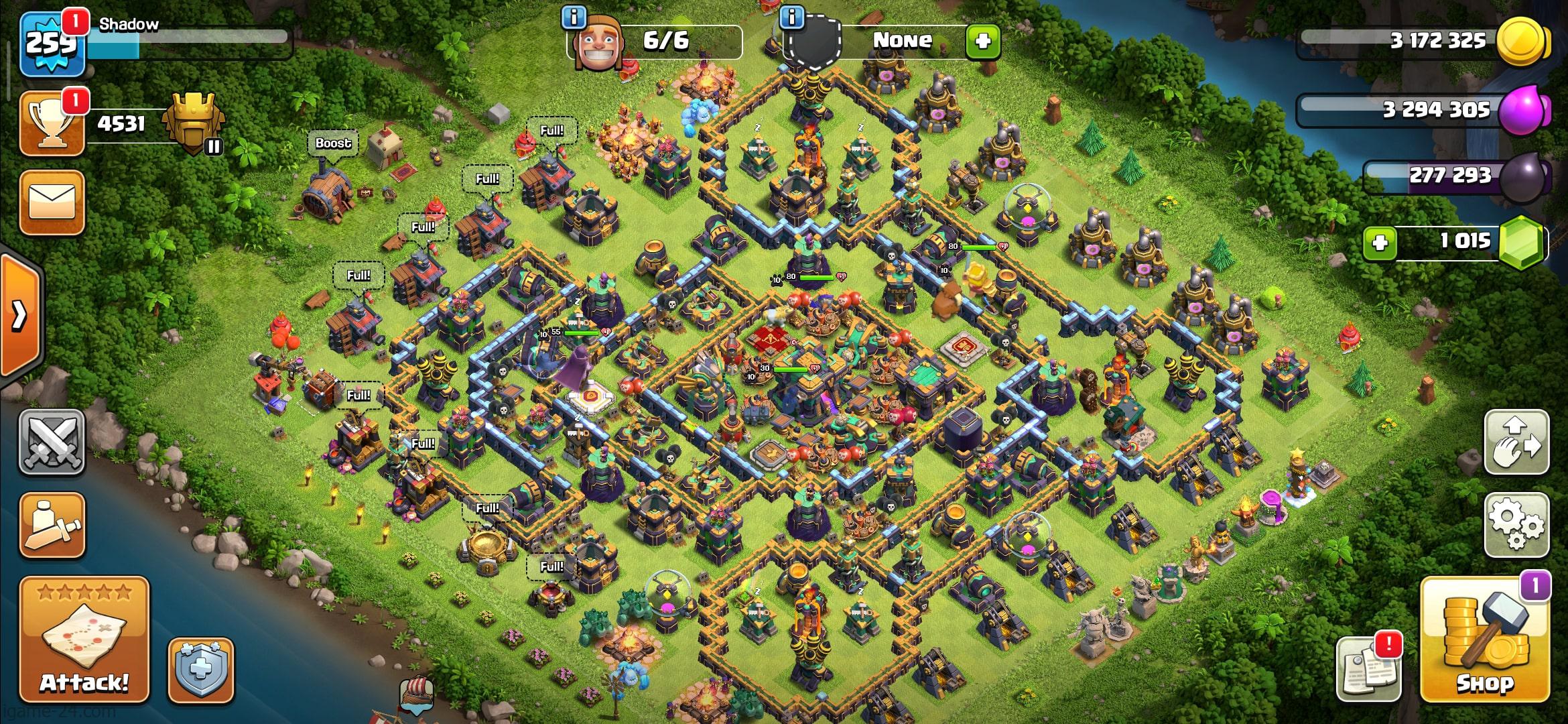Open the Attack! map button

pyautogui.click(x=84, y=640)
